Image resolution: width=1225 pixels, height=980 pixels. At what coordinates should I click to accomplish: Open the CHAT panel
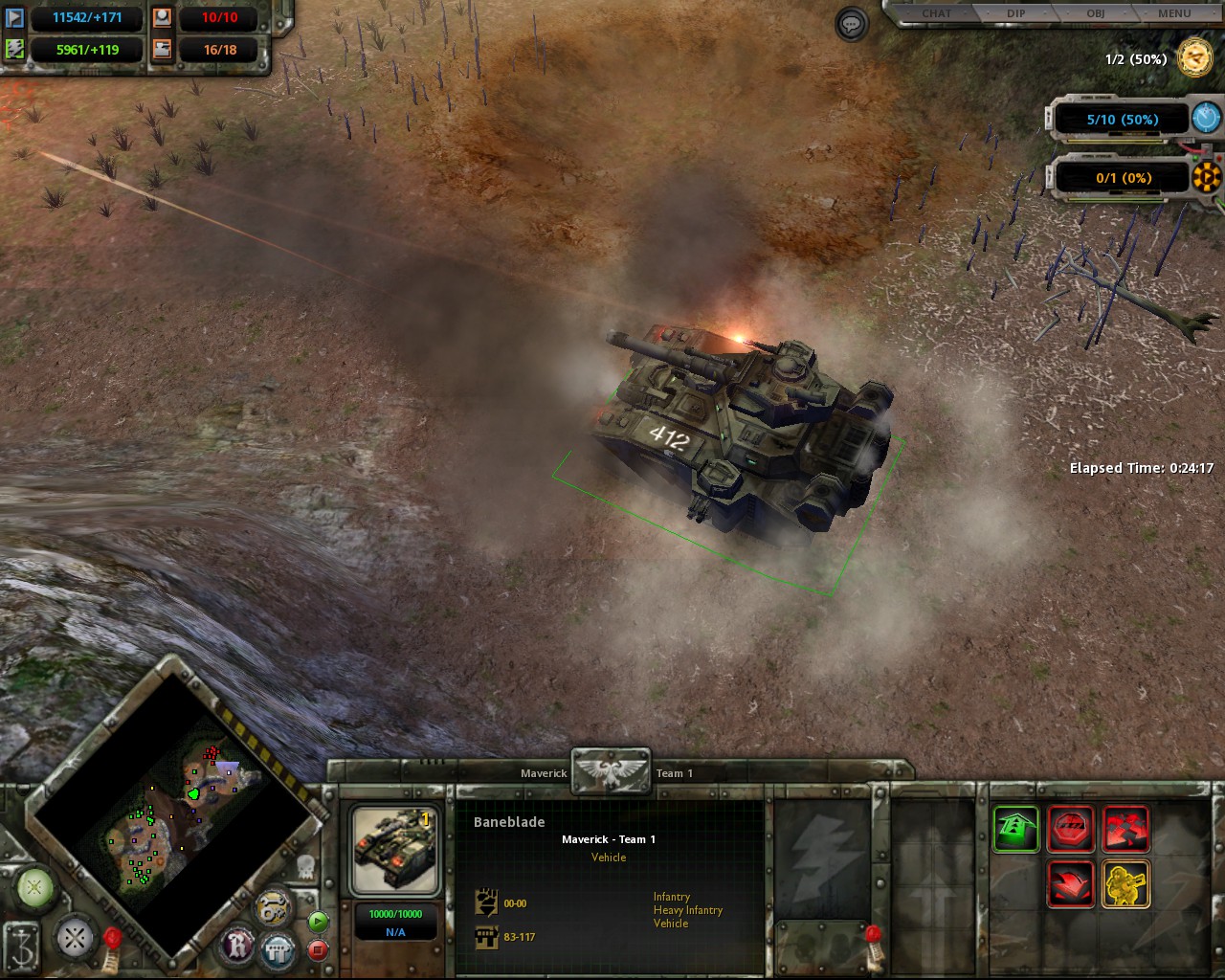[x=935, y=13]
